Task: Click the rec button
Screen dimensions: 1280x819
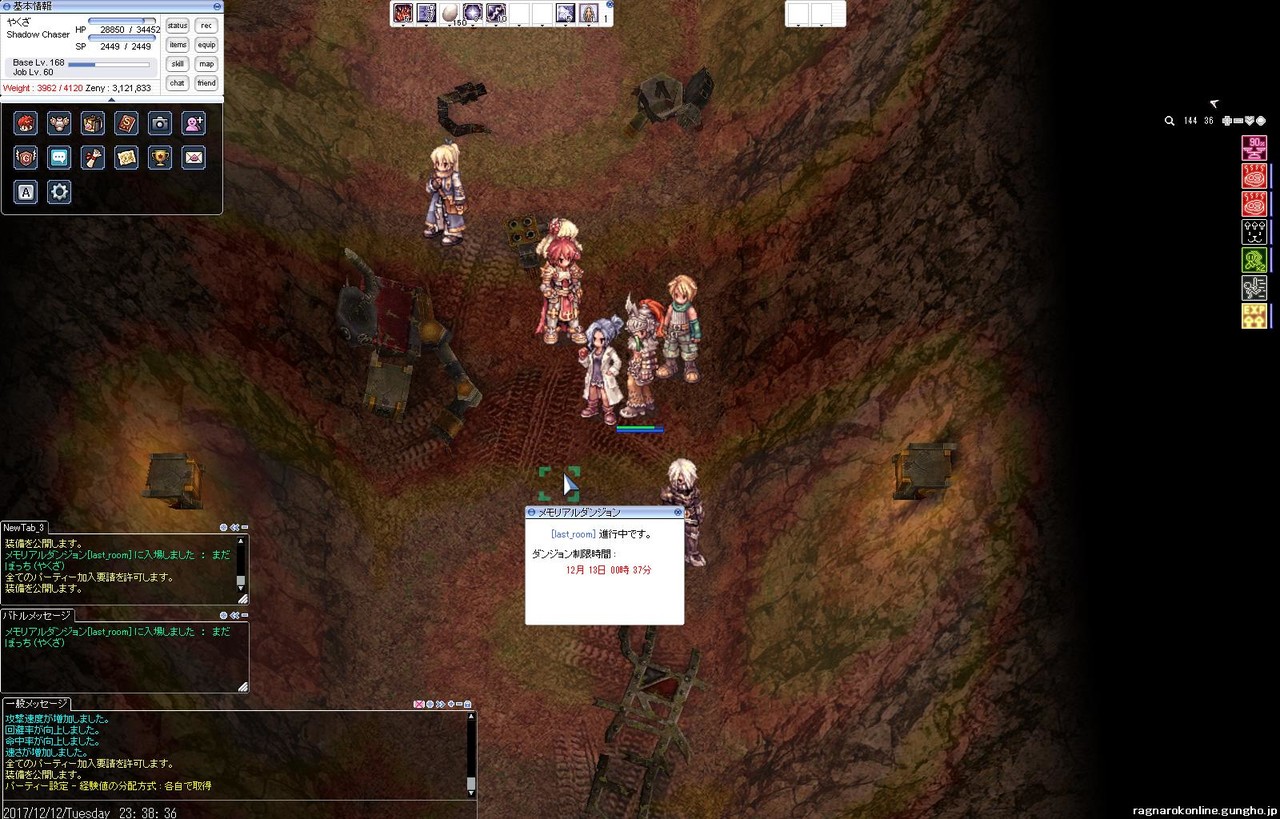Action: 206,26
